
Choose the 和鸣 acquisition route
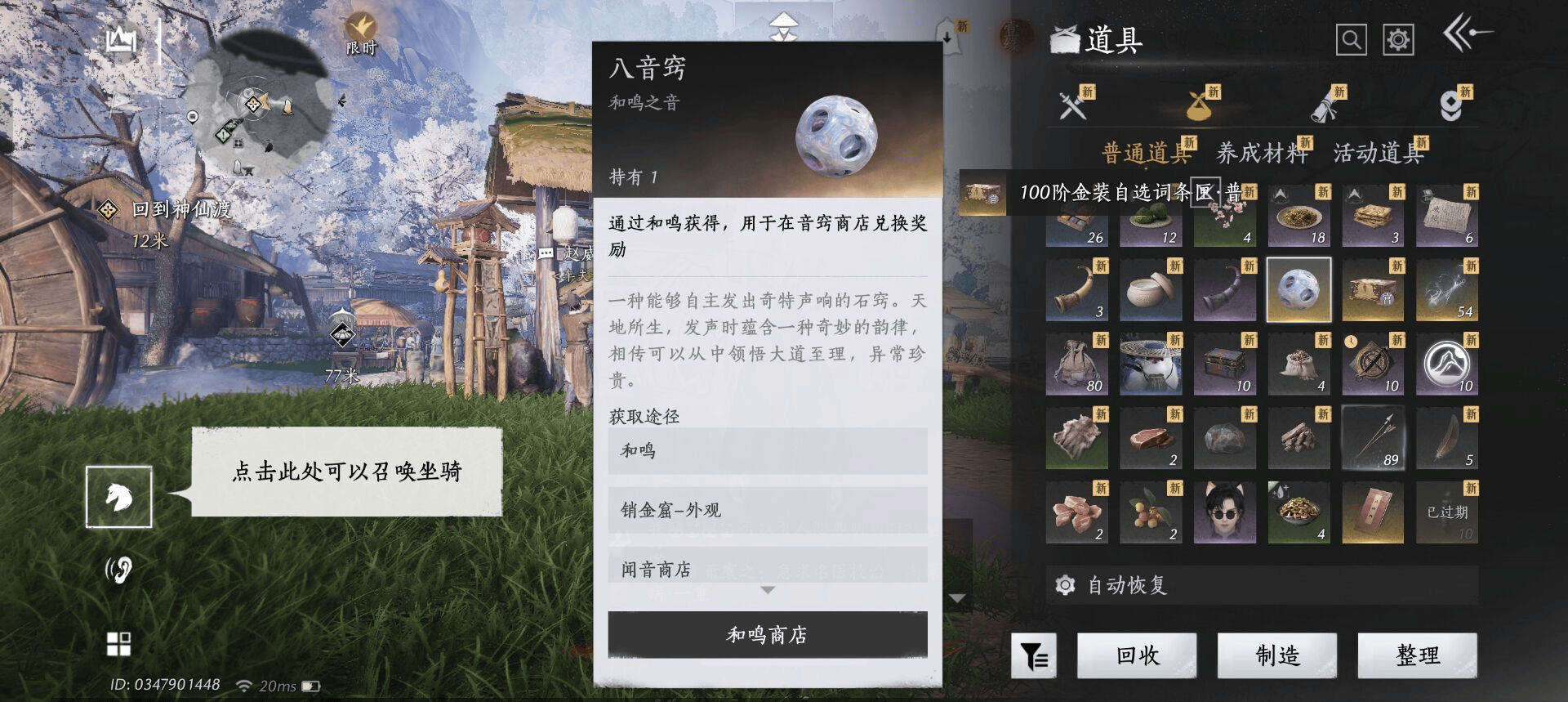click(767, 450)
